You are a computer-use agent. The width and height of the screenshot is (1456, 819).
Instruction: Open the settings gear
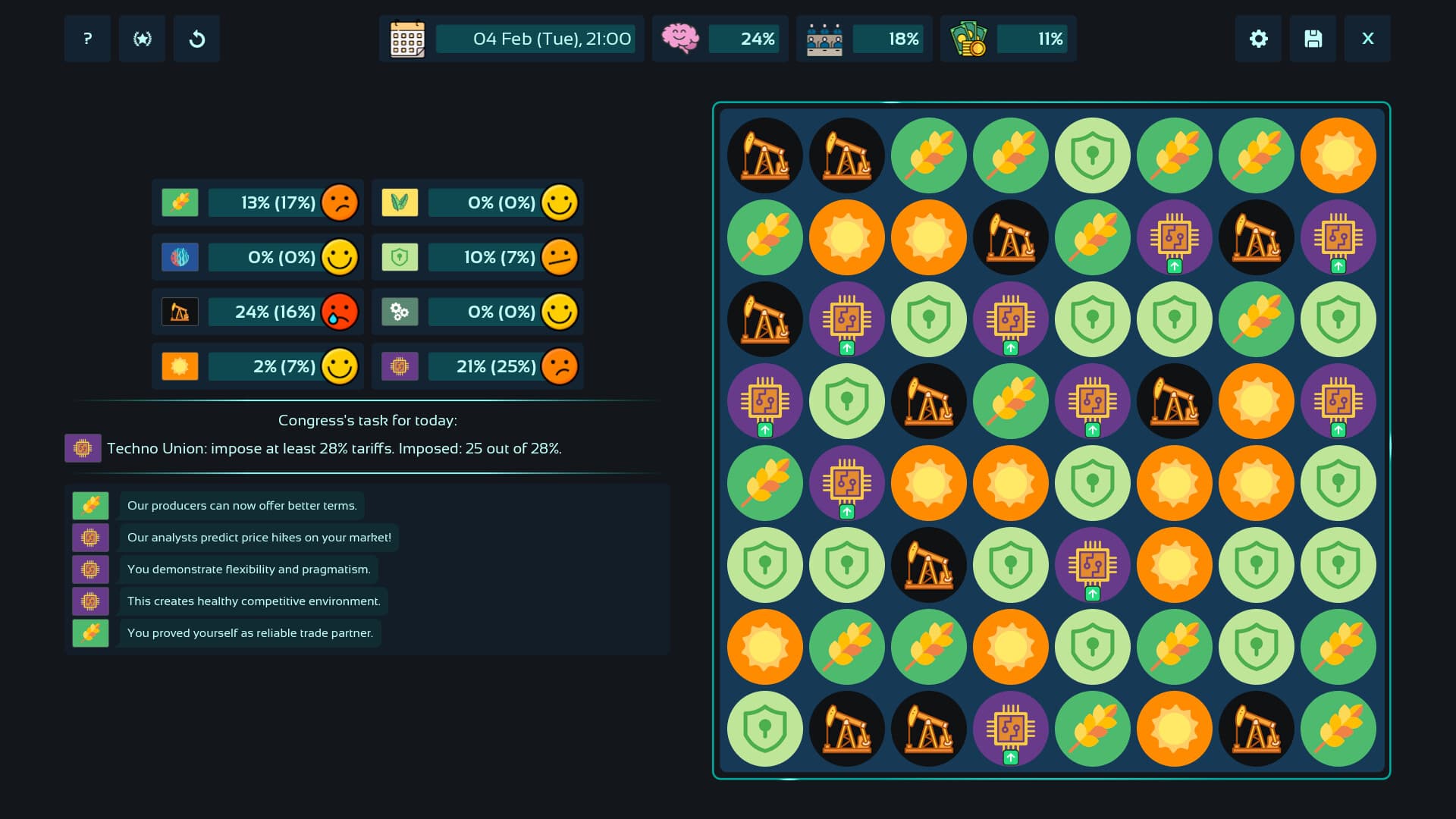click(1258, 39)
